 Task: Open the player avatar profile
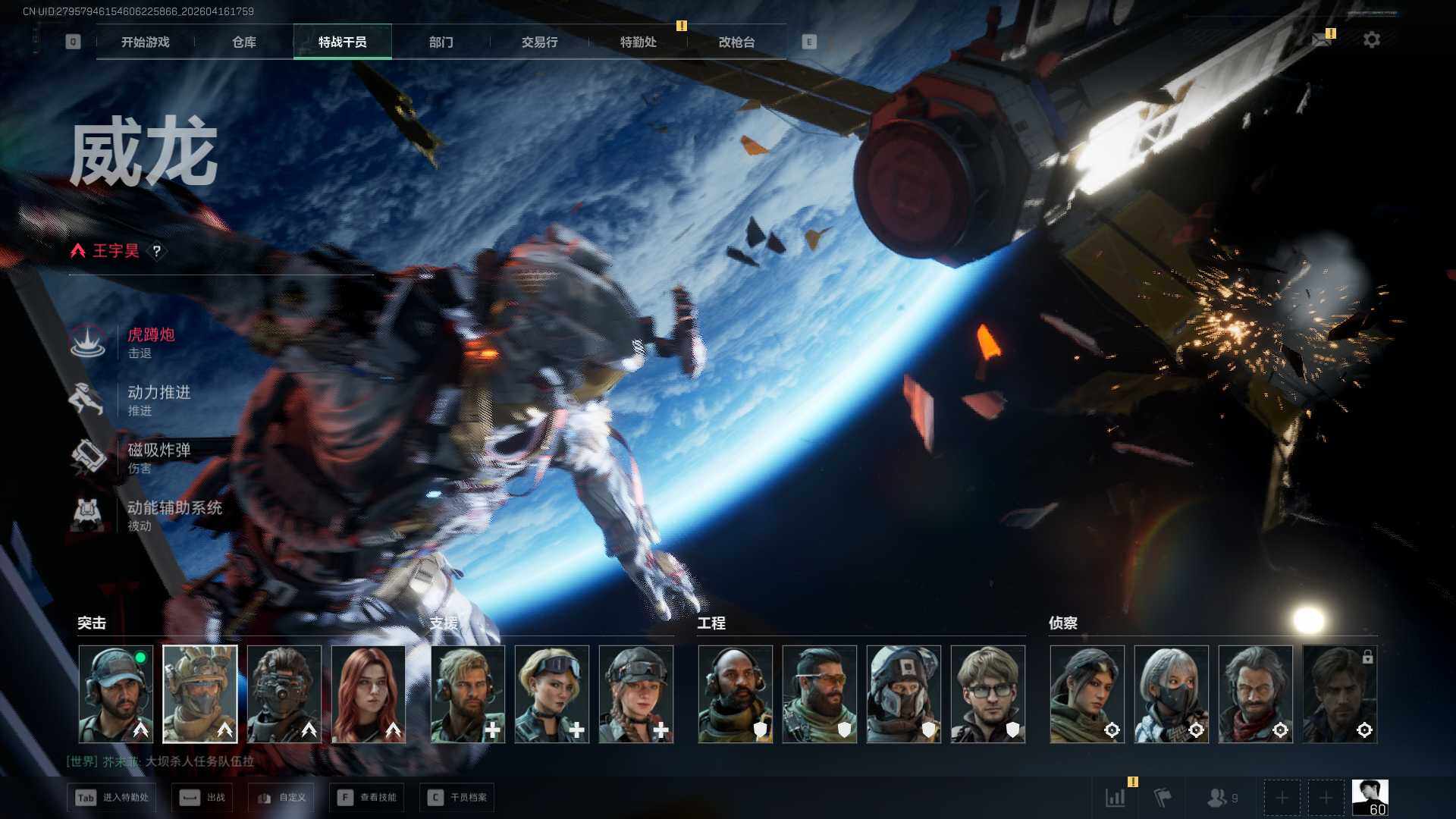pos(1370,797)
